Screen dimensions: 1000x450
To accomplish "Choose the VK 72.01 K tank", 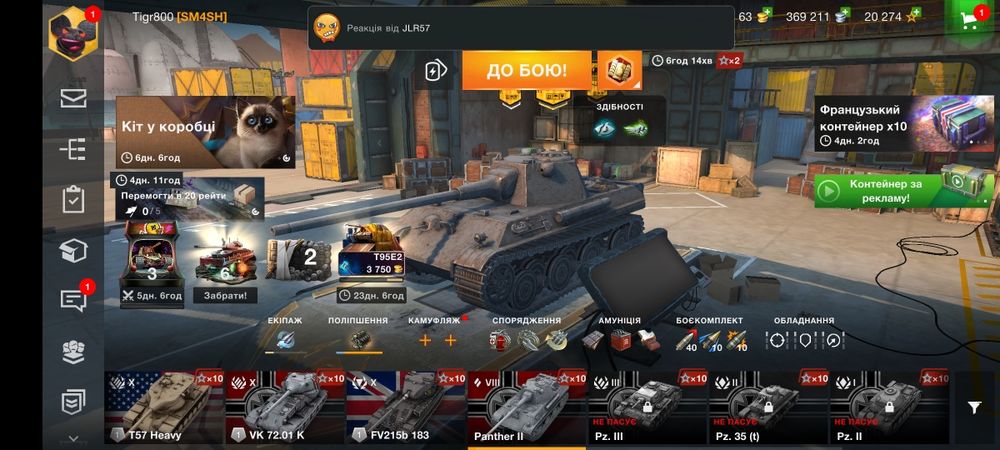I will (x=285, y=407).
